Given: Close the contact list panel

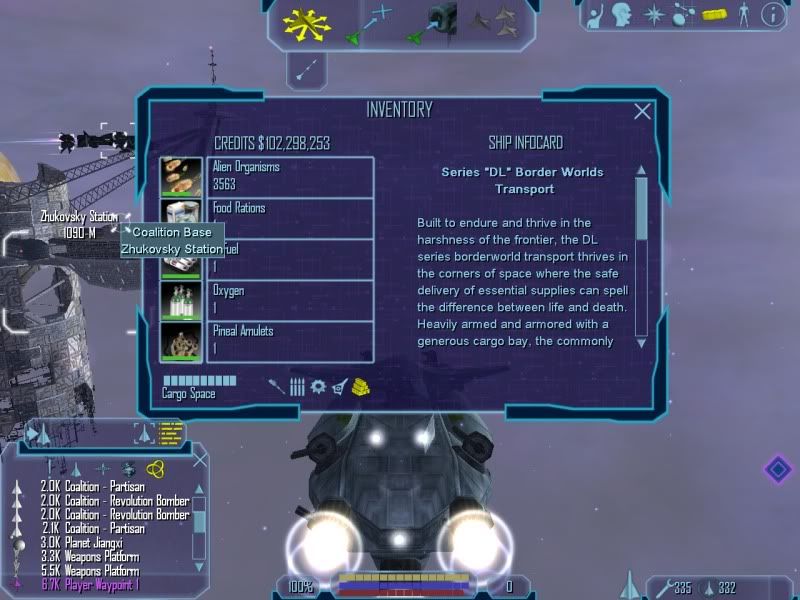Looking at the screenshot, I should click(x=199, y=459).
